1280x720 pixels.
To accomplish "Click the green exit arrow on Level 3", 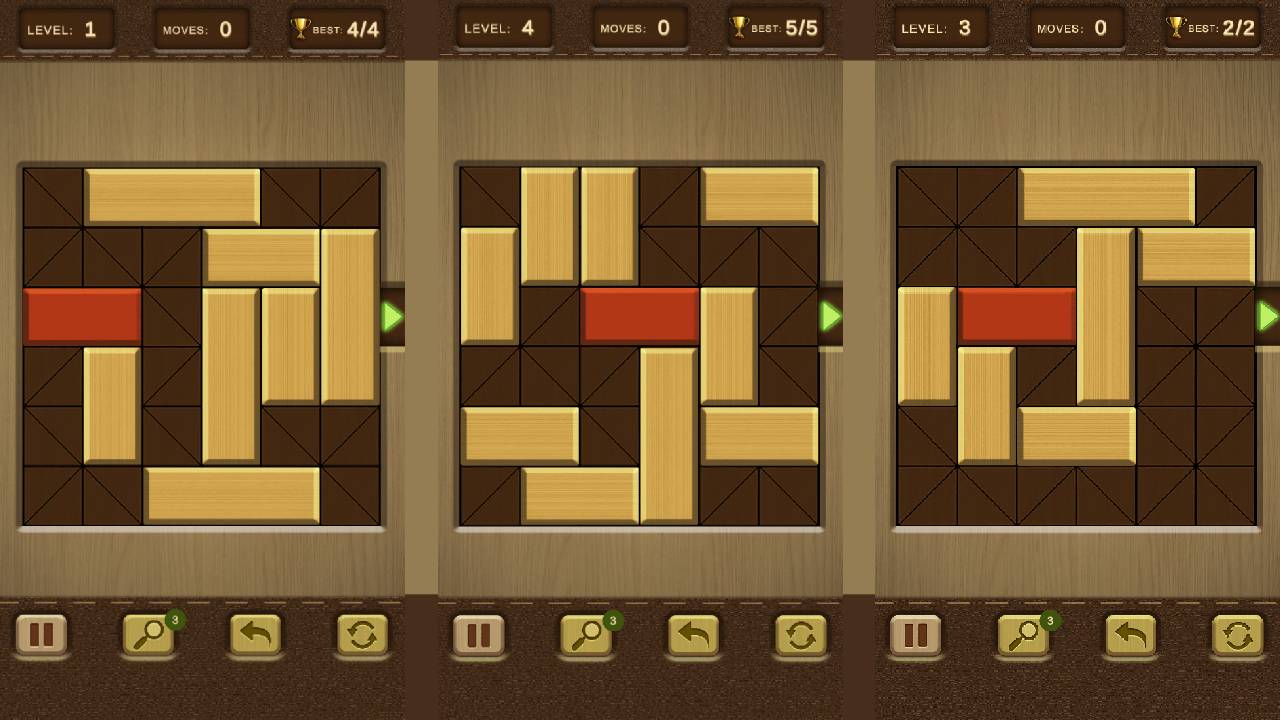I will [x=1268, y=318].
